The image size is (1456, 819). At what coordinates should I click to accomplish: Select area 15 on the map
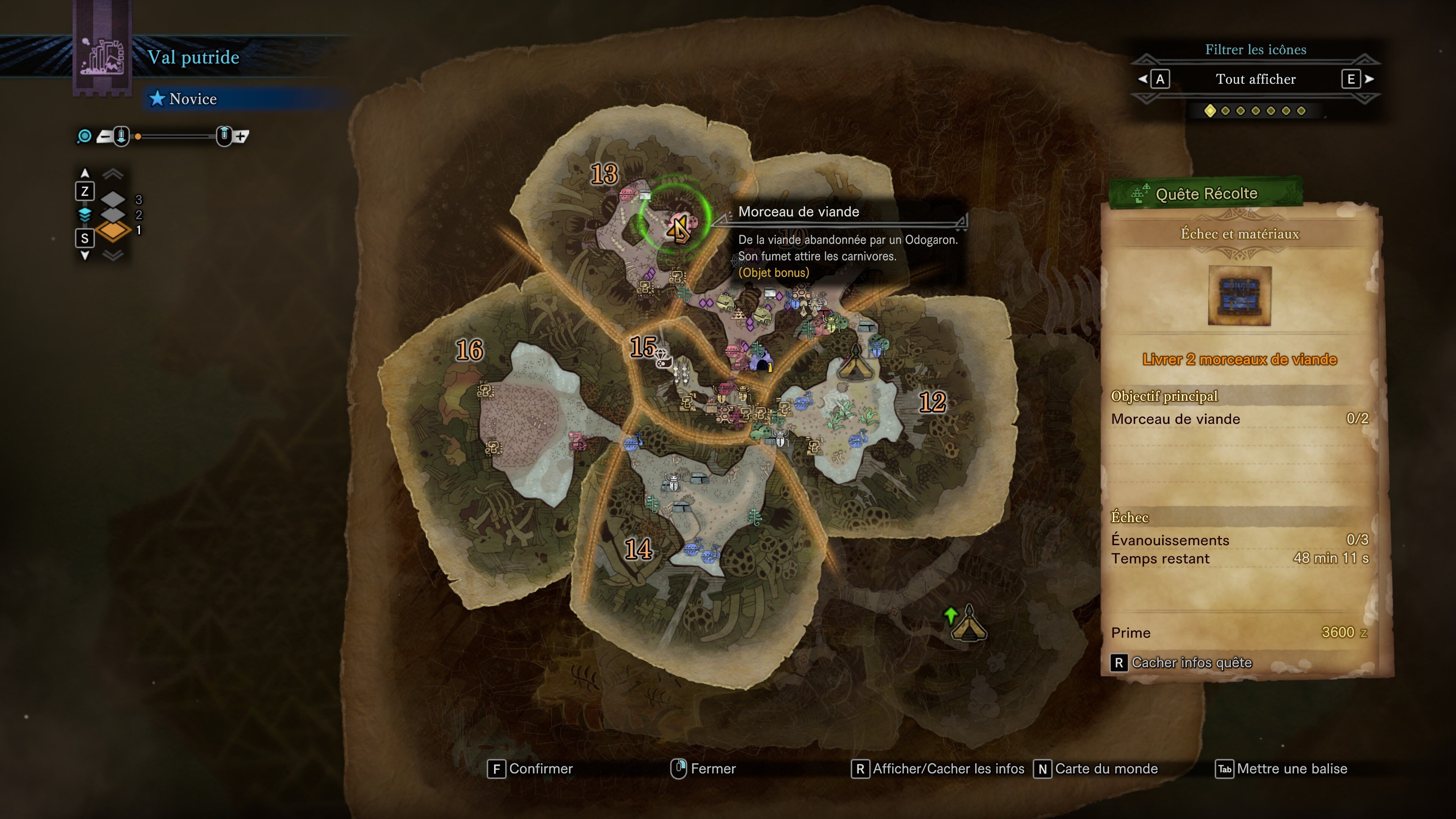643,347
